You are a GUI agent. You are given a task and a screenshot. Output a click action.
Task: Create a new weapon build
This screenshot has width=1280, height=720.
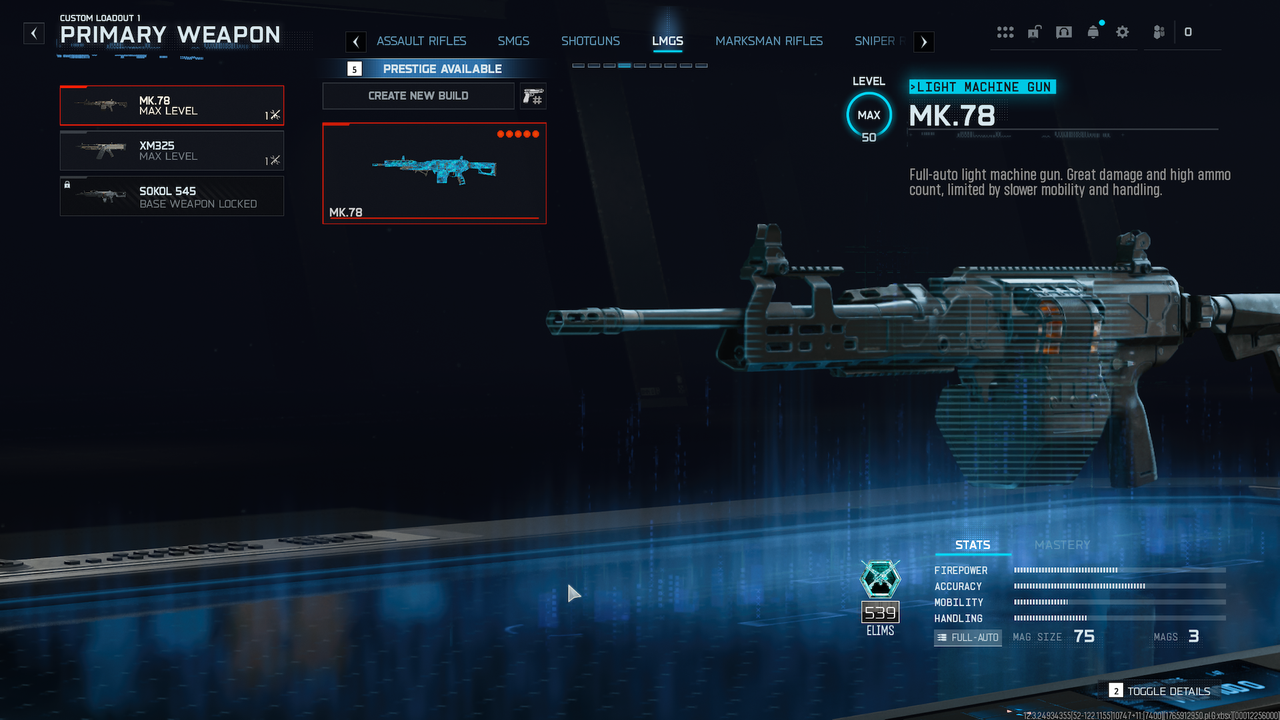tap(418, 96)
